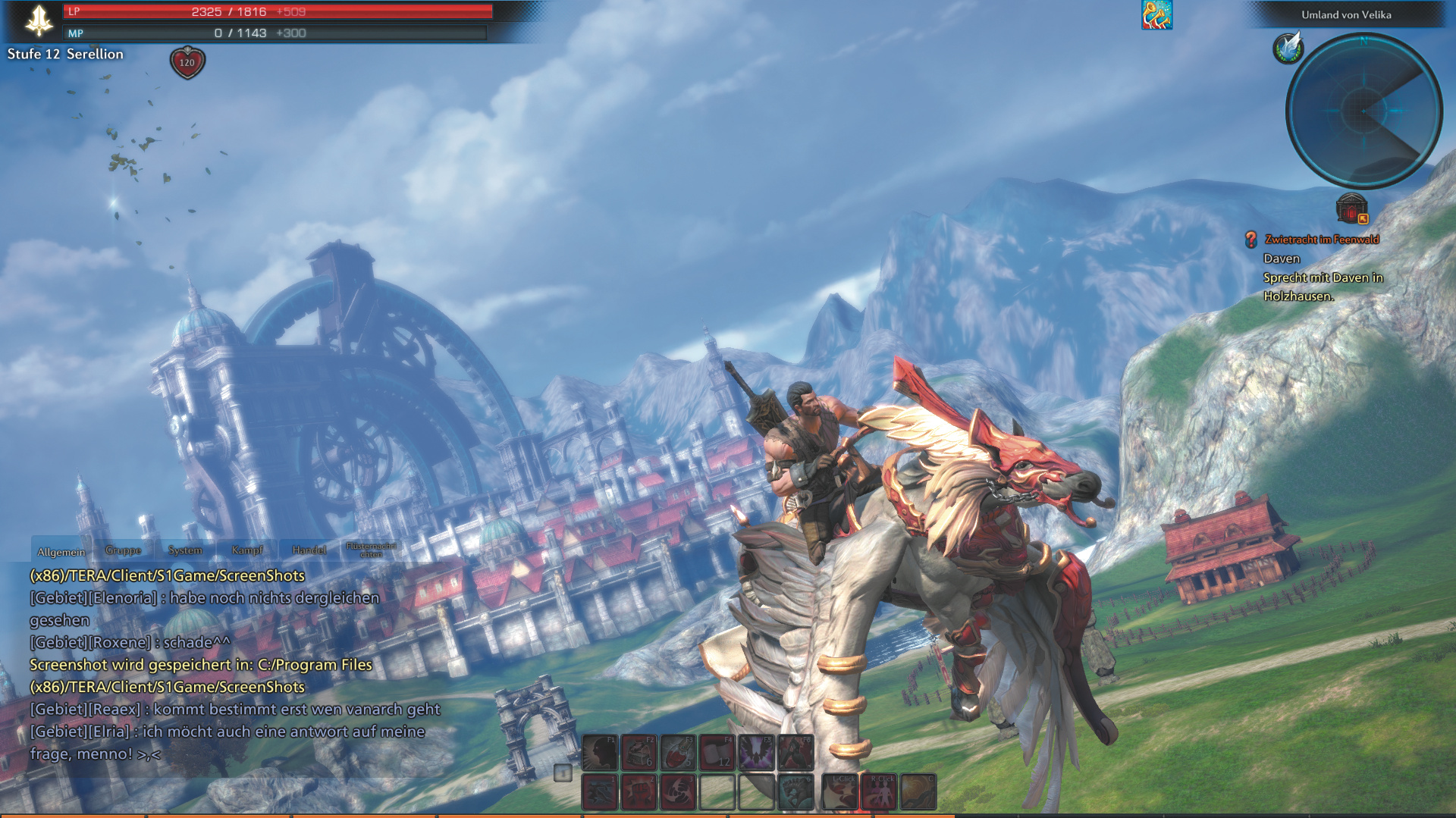Show the Kampf chat tab
1456x818 pixels.
tap(247, 550)
